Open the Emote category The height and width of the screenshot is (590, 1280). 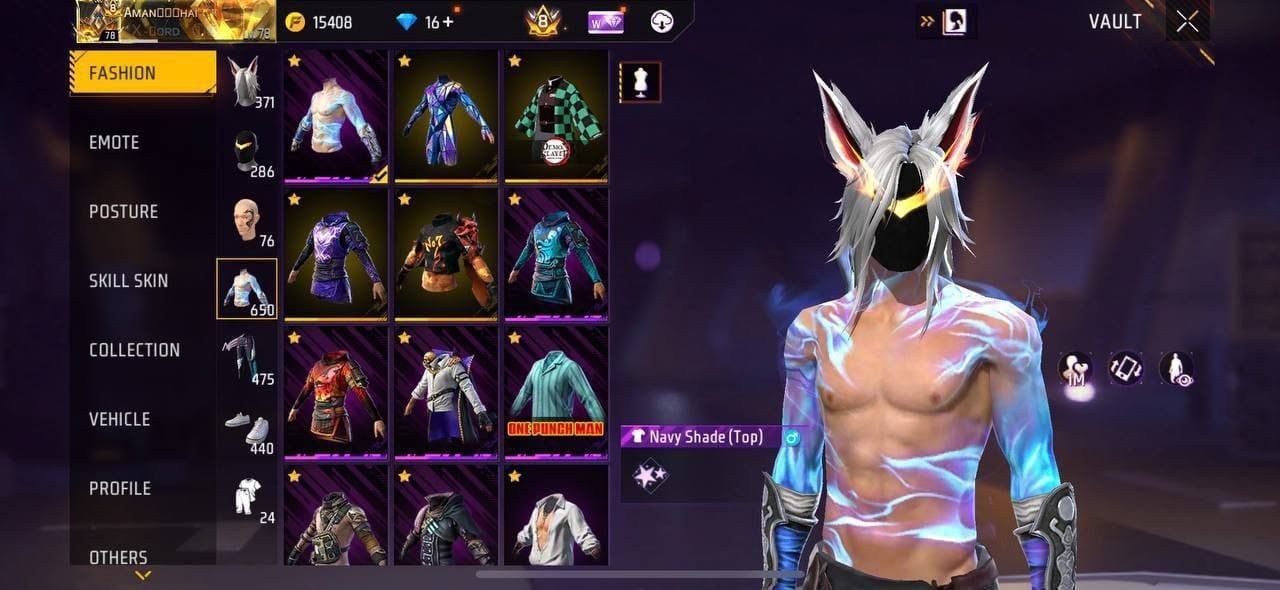coord(114,142)
